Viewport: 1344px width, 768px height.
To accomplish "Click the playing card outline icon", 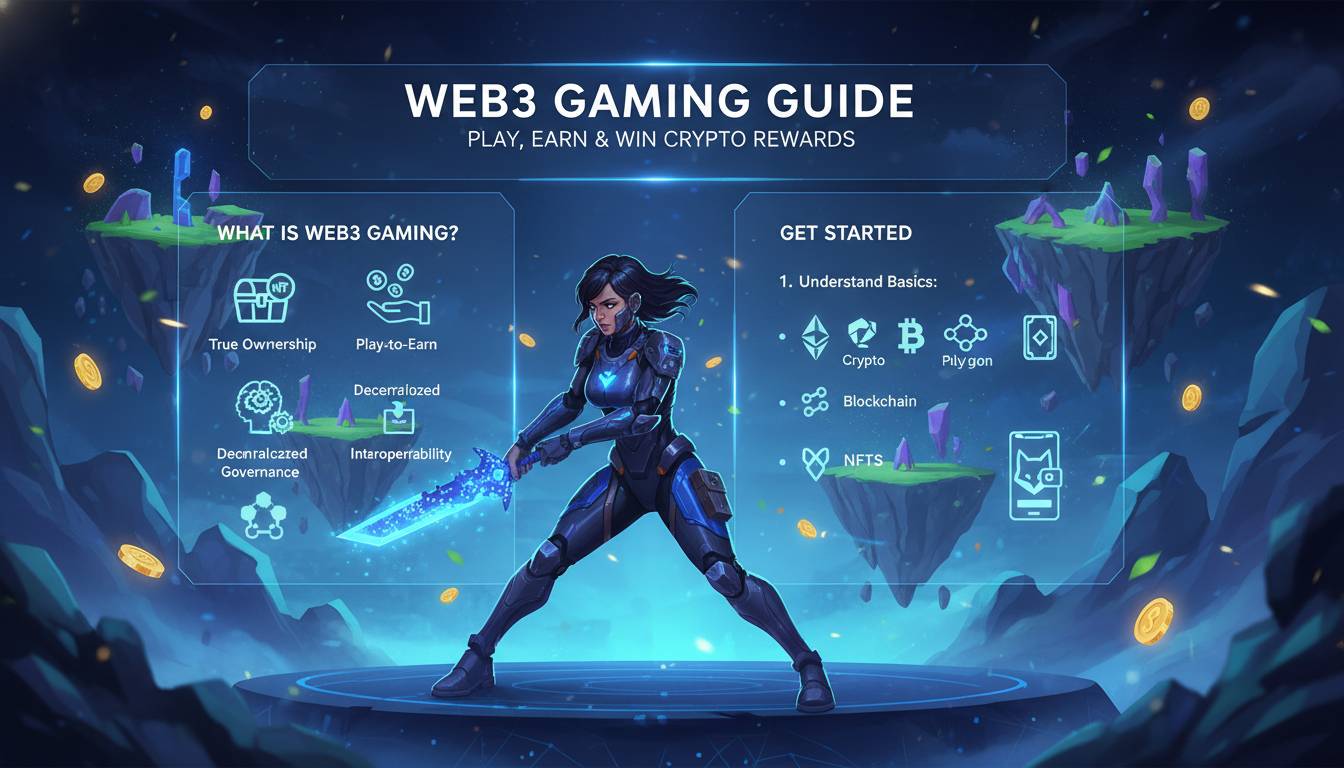I will coord(1039,338).
